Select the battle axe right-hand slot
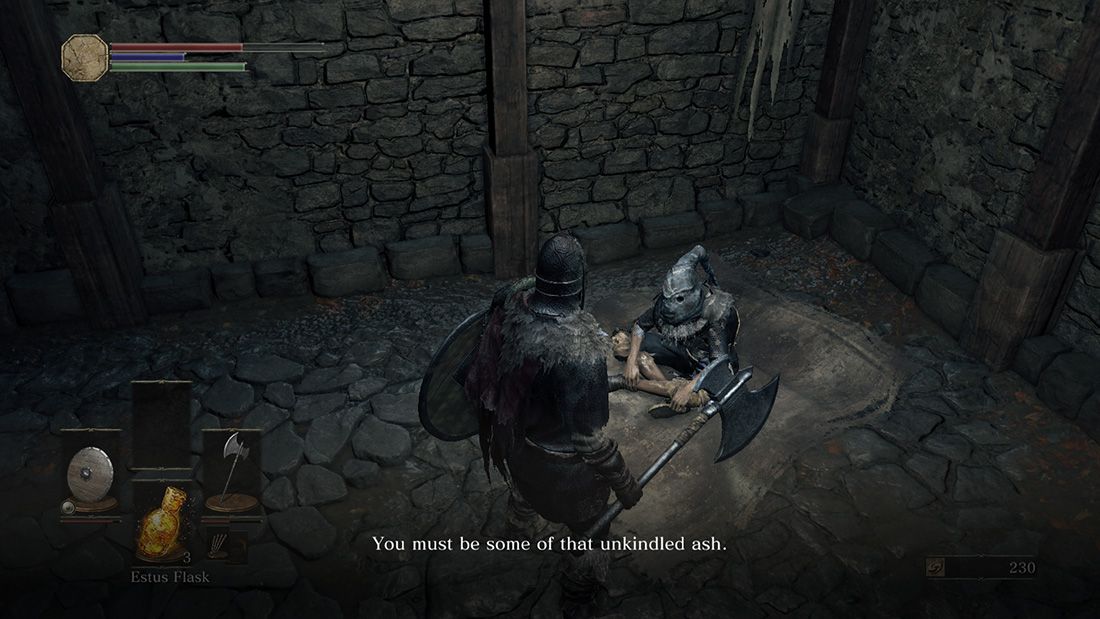 232,473
